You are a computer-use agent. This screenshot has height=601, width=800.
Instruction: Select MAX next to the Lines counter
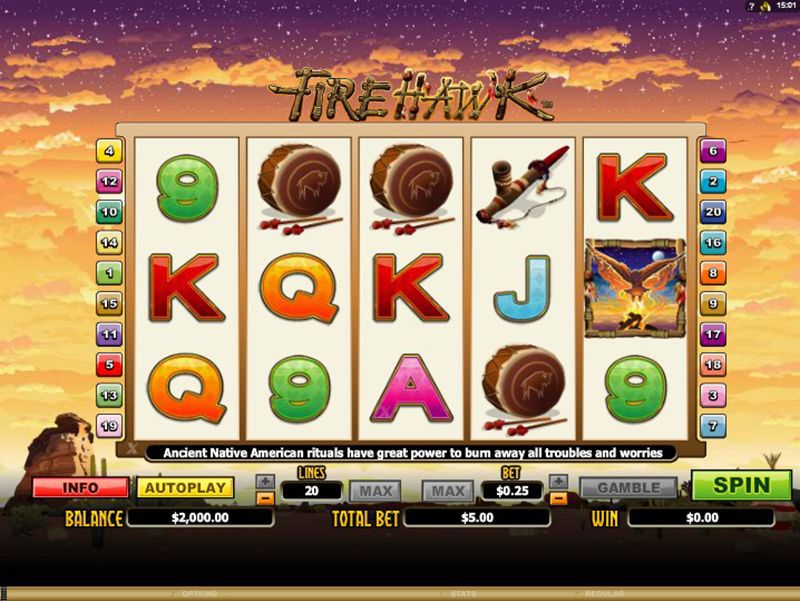(374, 491)
